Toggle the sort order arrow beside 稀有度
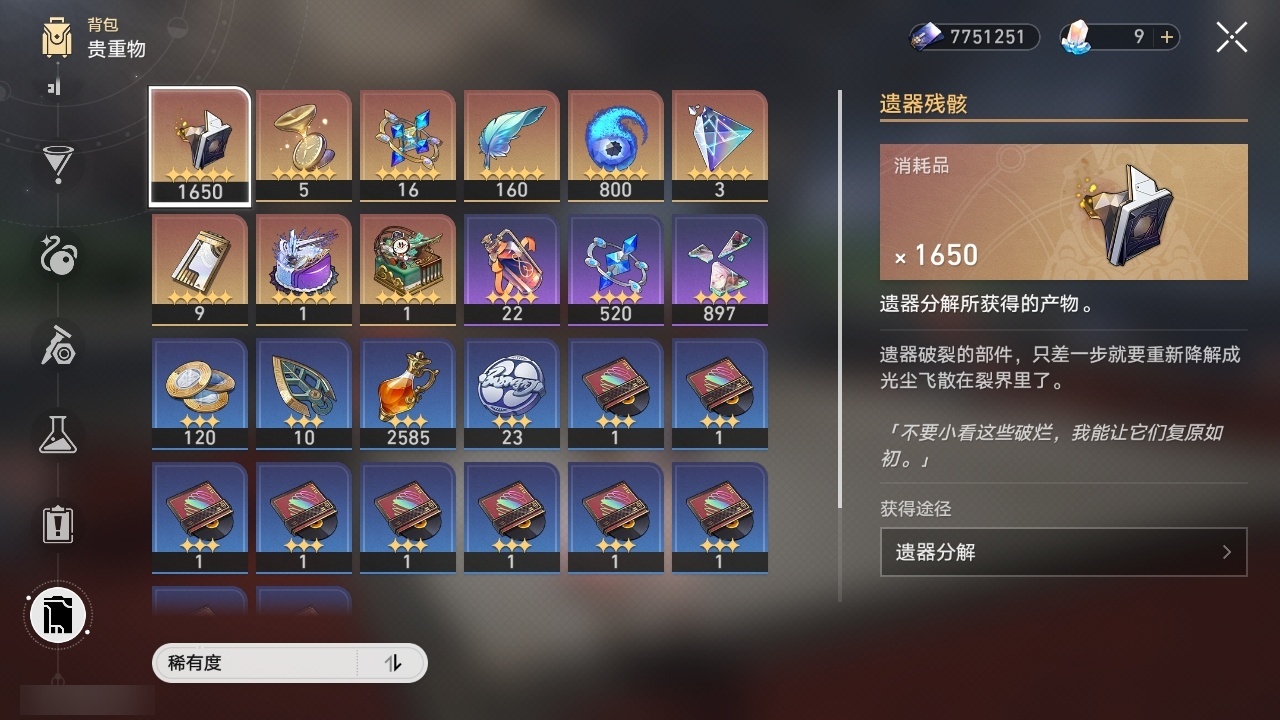 [x=394, y=663]
